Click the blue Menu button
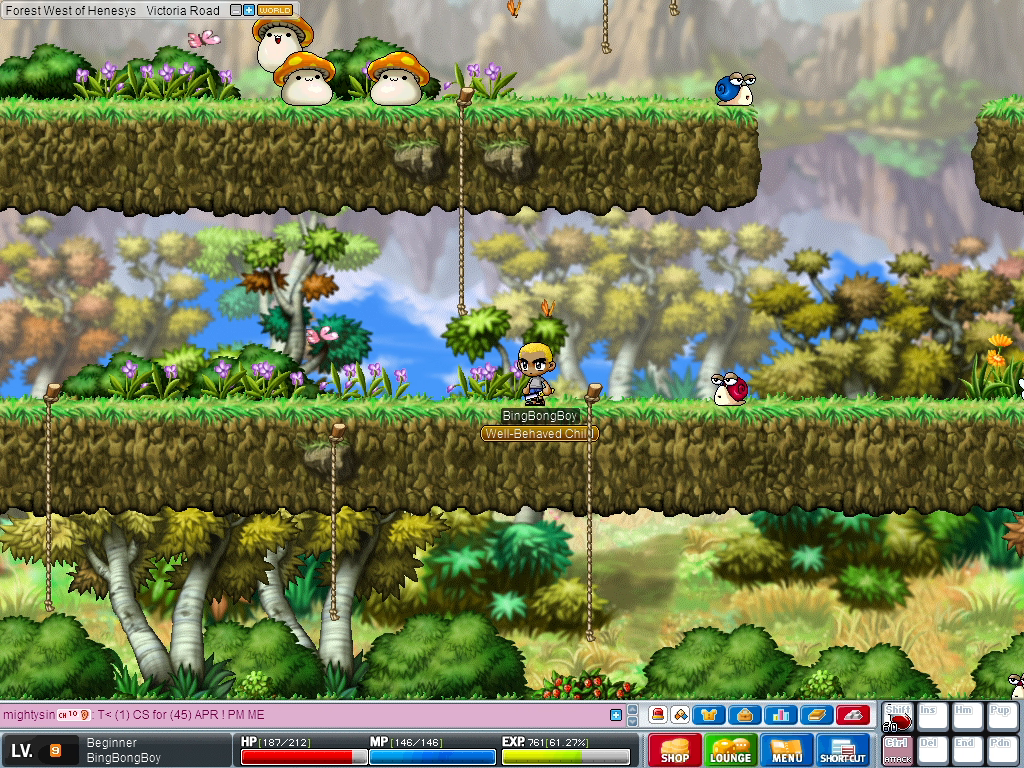The image size is (1024, 768). 787,750
